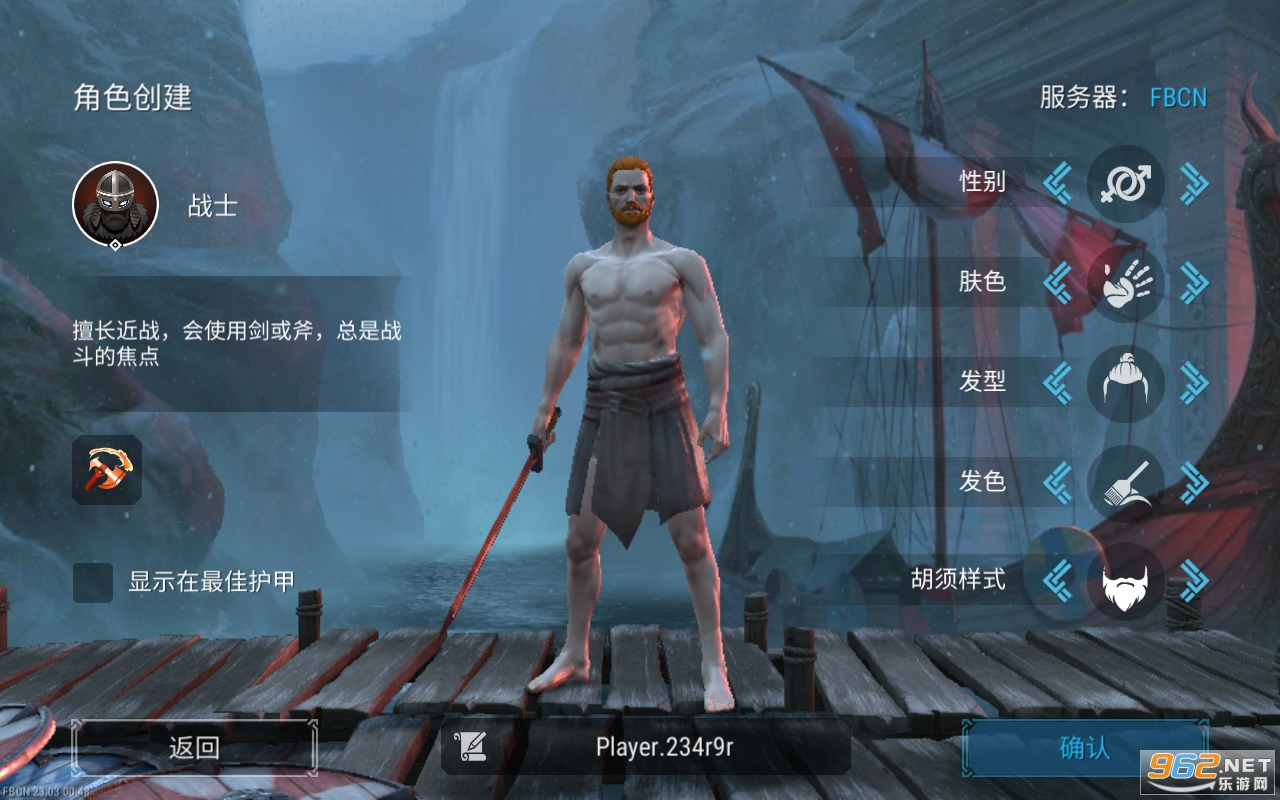Open the warrior class portrait icon

coord(115,203)
